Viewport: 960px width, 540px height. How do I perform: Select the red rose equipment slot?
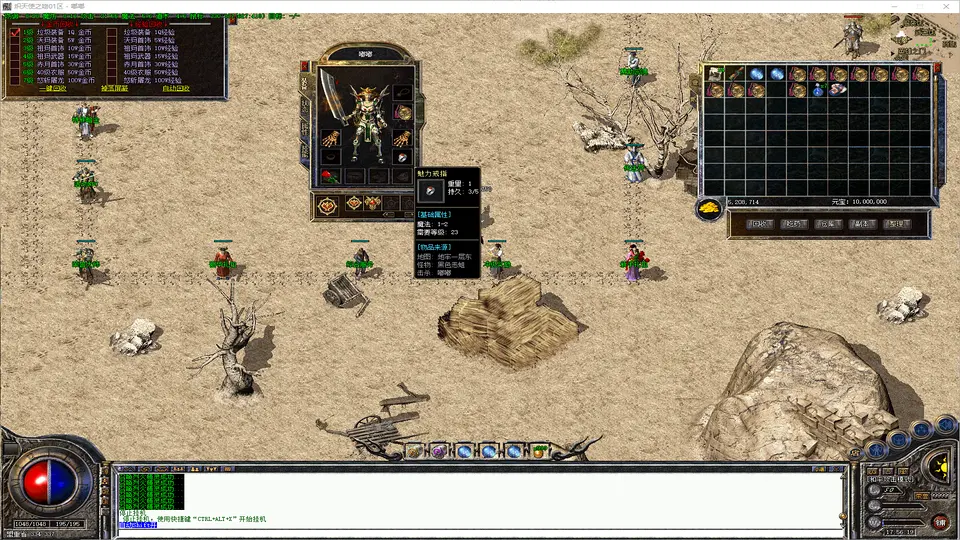(328, 176)
